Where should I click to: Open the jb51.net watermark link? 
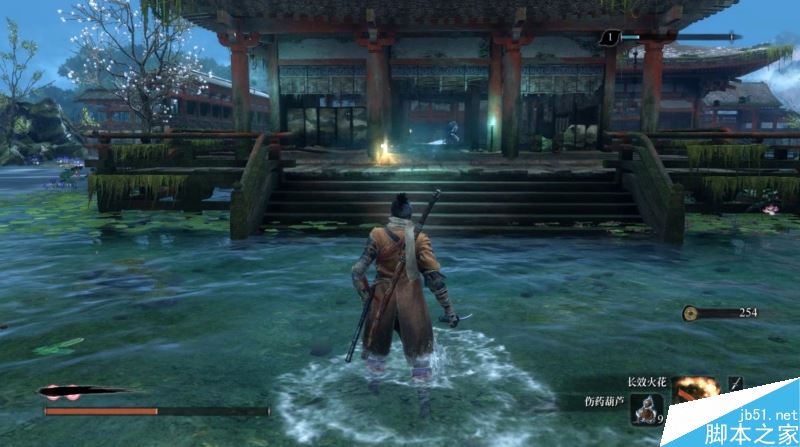[x=765, y=413]
